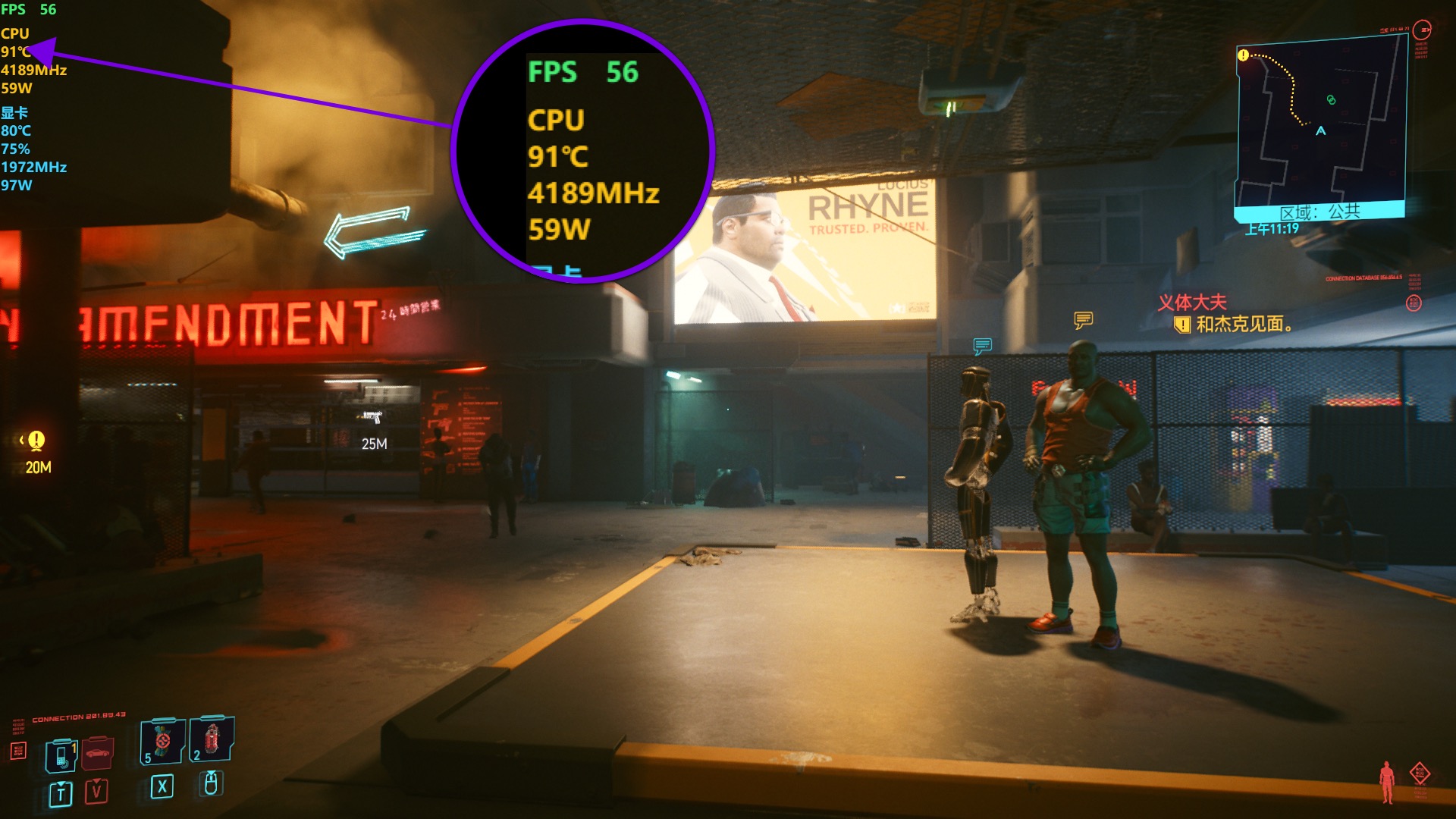This screenshot has width=1456, height=819.
Task: Click the blue speech bubble above the robot
Action: pos(982,347)
